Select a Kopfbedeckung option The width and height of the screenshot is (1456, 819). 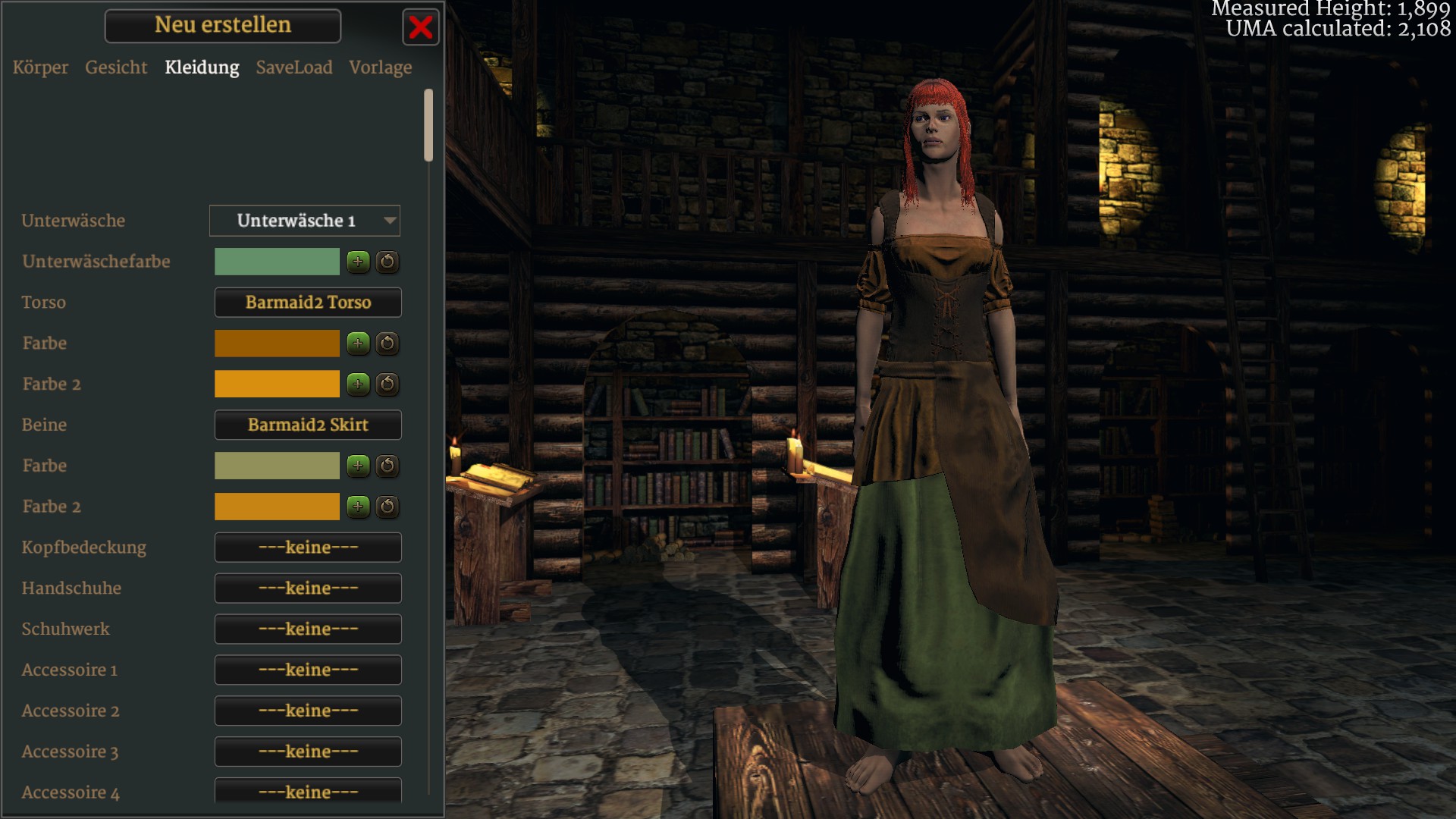(x=308, y=548)
